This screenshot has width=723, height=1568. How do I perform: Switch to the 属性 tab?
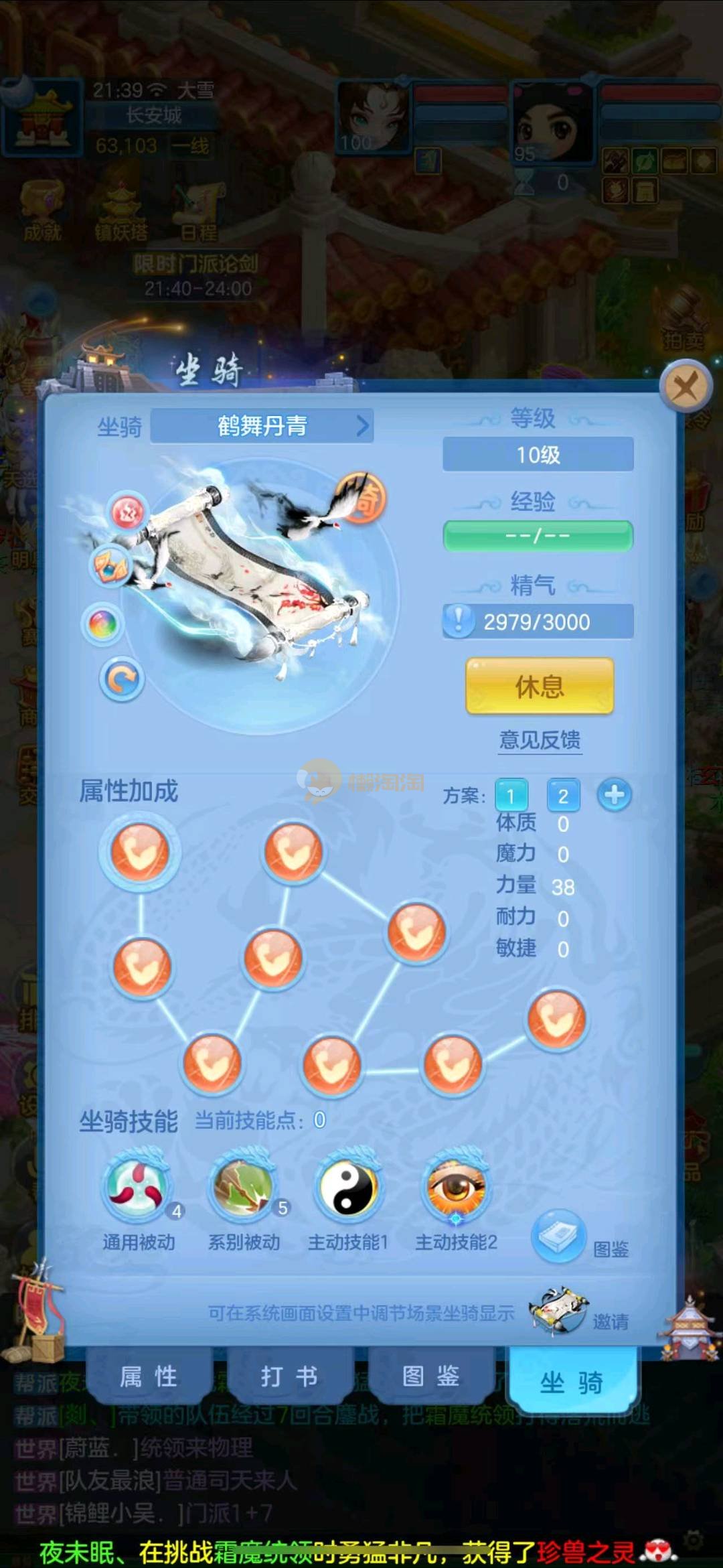(x=149, y=1376)
